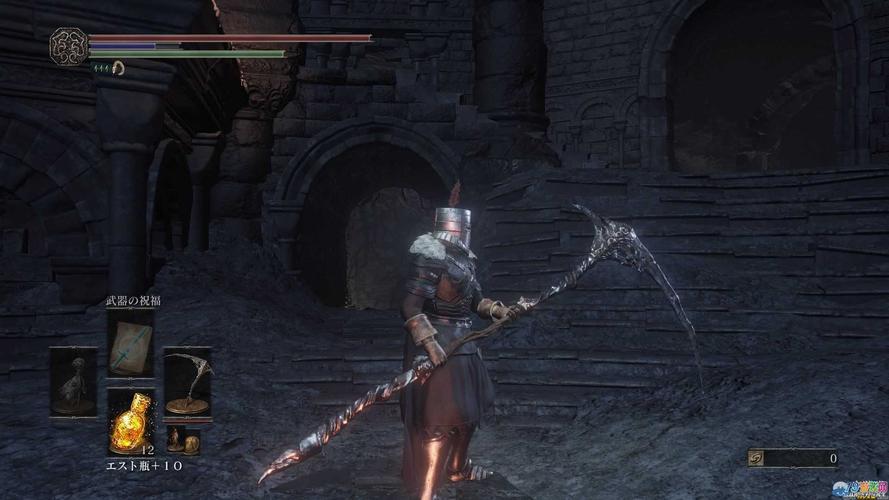Select the left-hand talisman slot
Screen dimensions: 889x500
tap(74, 381)
